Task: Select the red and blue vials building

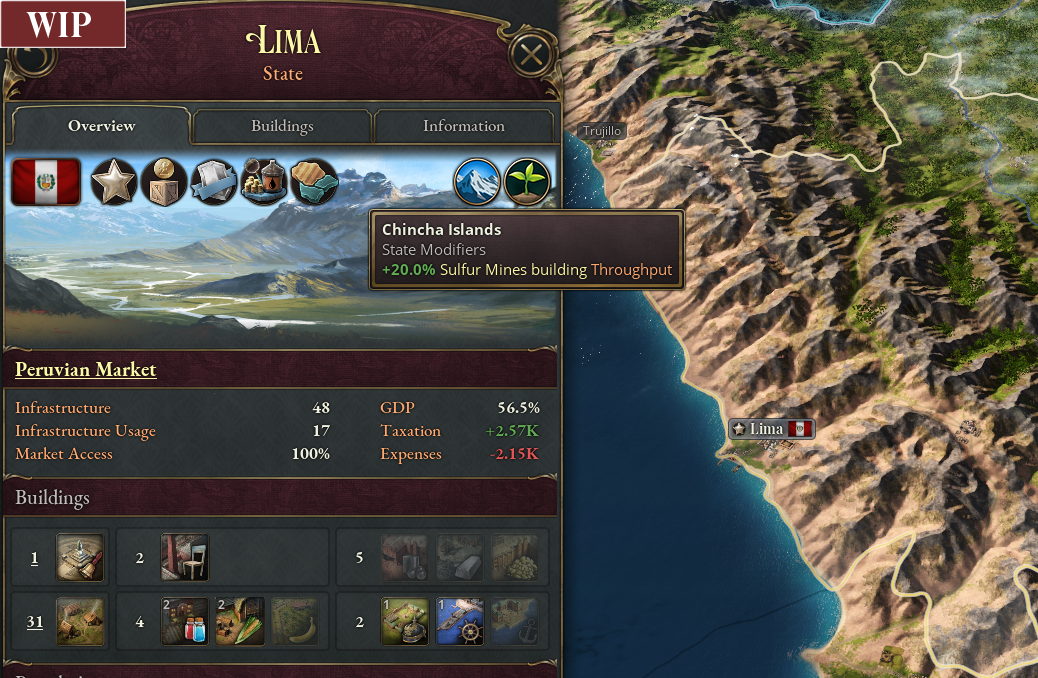Action: pos(185,621)
